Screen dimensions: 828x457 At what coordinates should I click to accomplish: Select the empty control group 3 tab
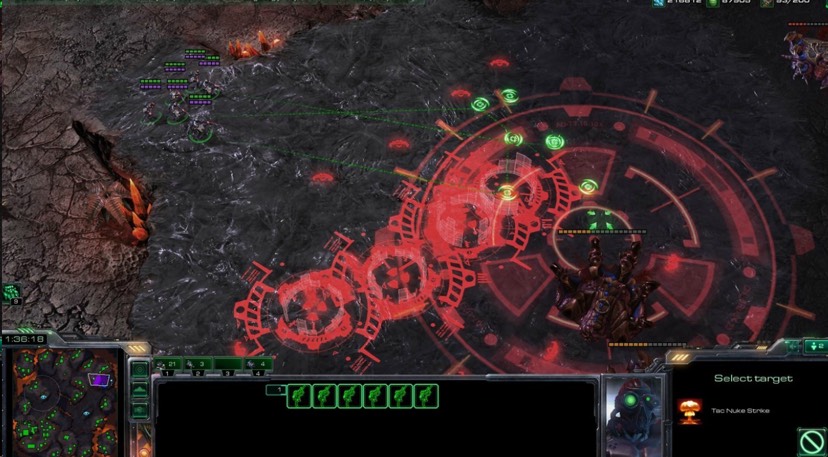pos(228,364)
